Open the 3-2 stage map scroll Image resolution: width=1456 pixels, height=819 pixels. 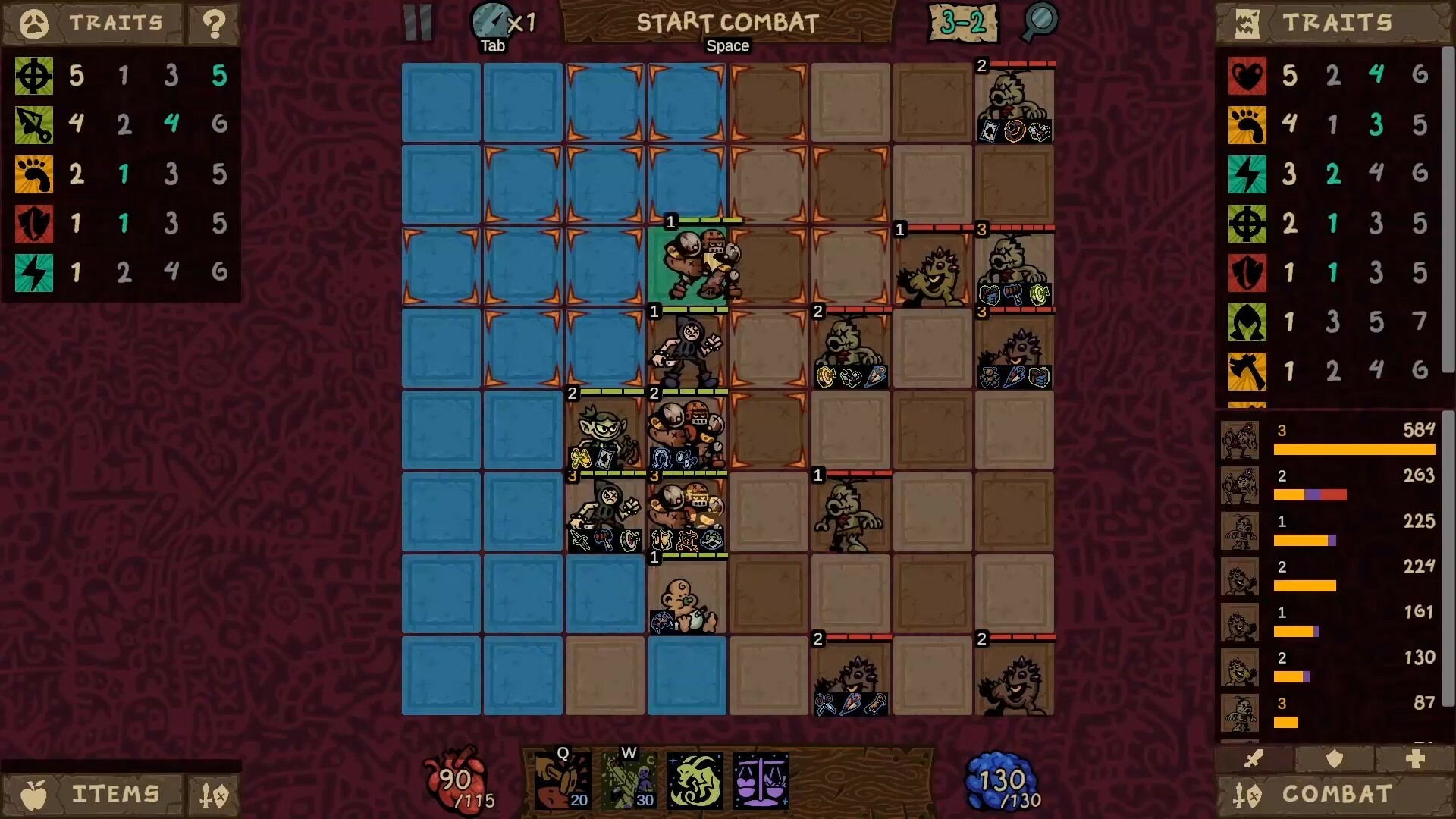(964, 24)
